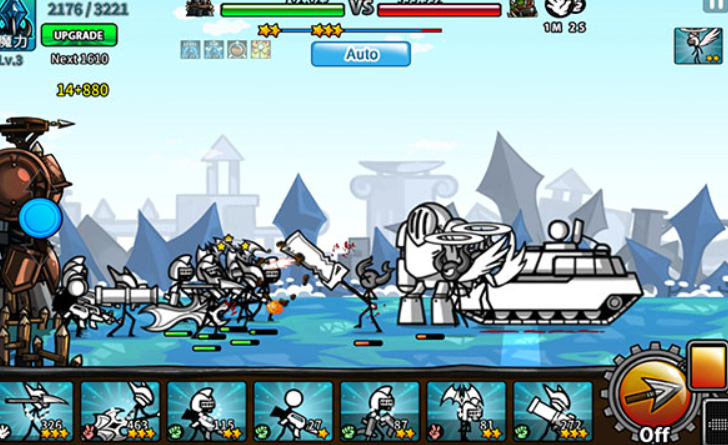Summon the spear unit costing 326
Screen dimensions: 728x445
click(x=37, y=410)
